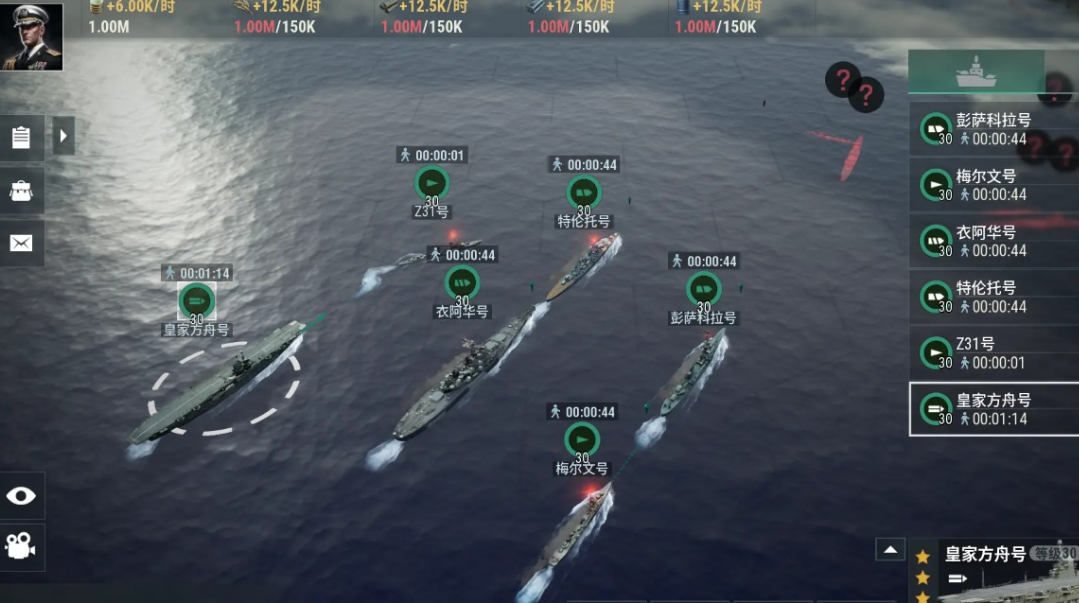Select the 梅尔文号 unit marker
This screenshot has width=1079, height=603.
point(582,439)
